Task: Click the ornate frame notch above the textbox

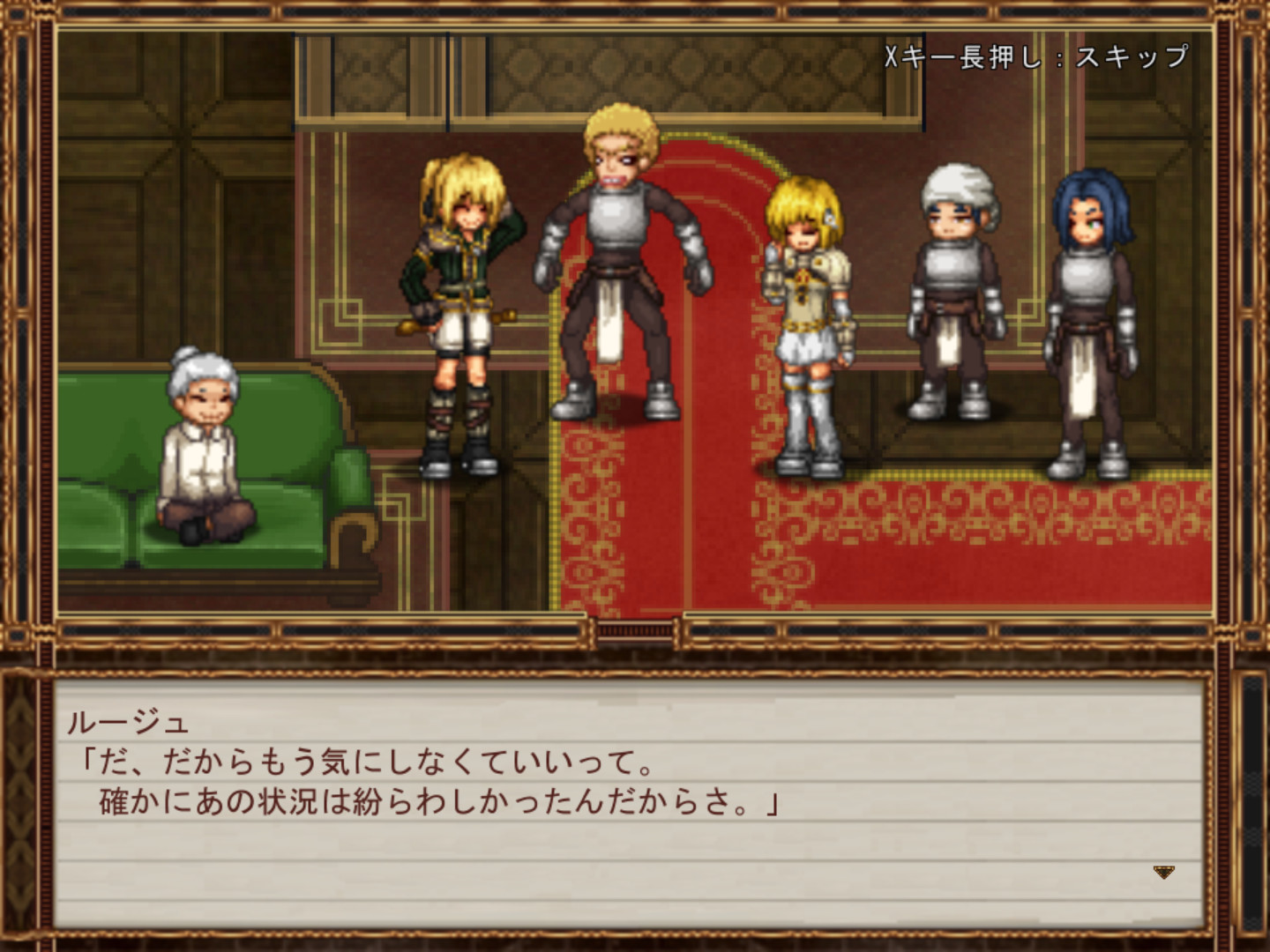Action: [x=633, y=628]
